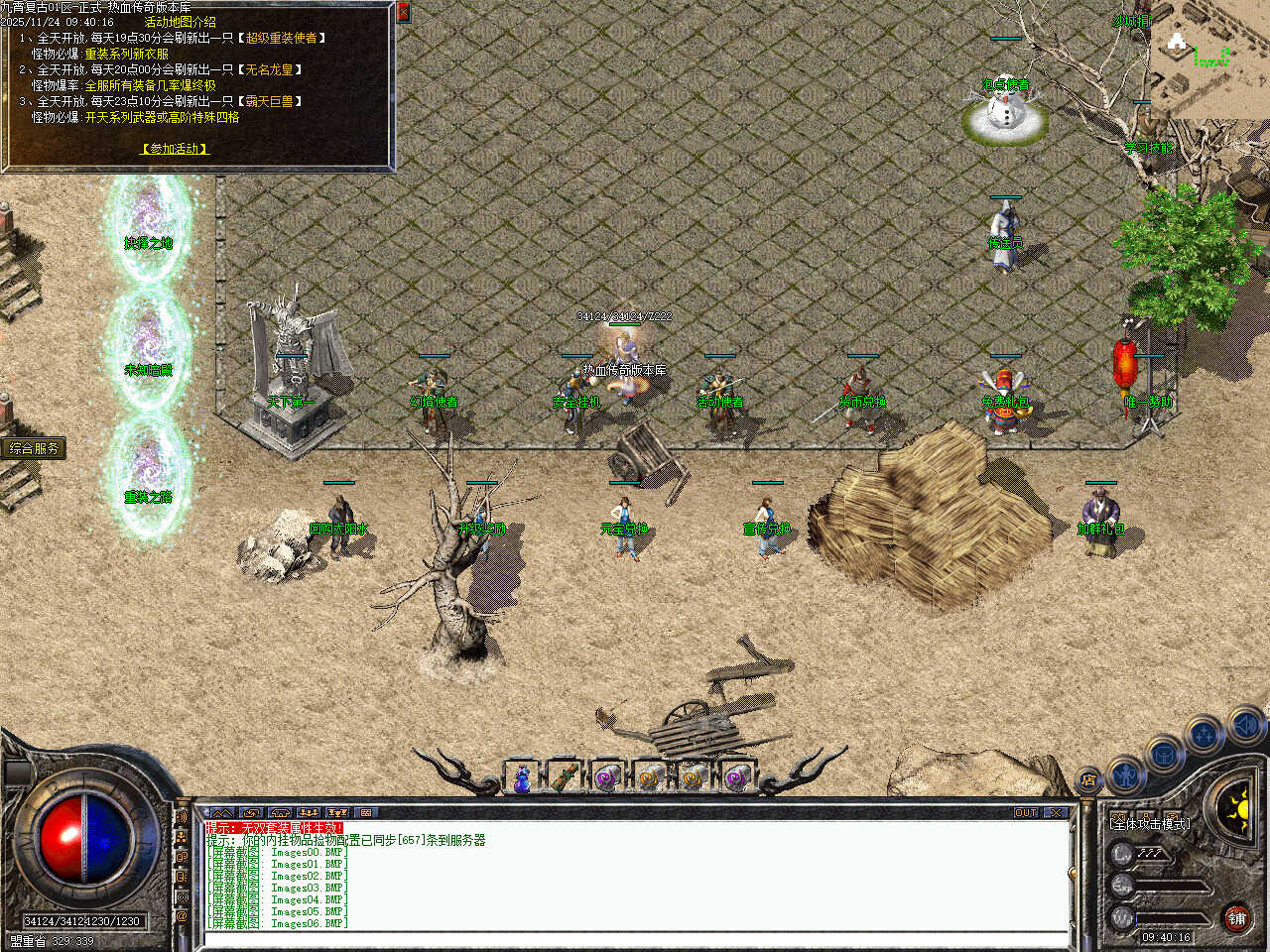Viewport: 1270px width, 952px height.
Task: Close the activity map intro panel
Action: click(403, 12)
